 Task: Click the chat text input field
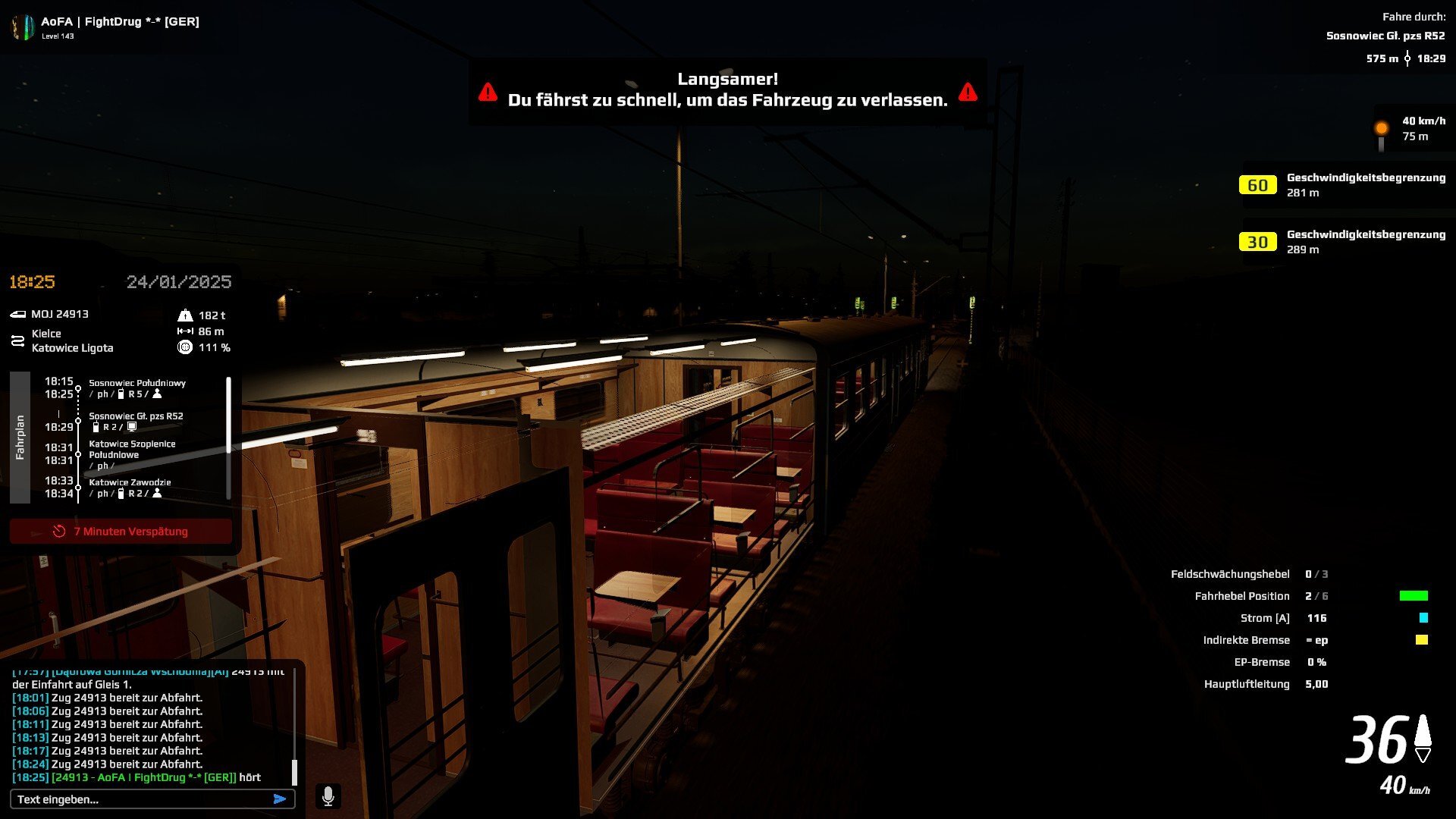(x=140, y=799)
